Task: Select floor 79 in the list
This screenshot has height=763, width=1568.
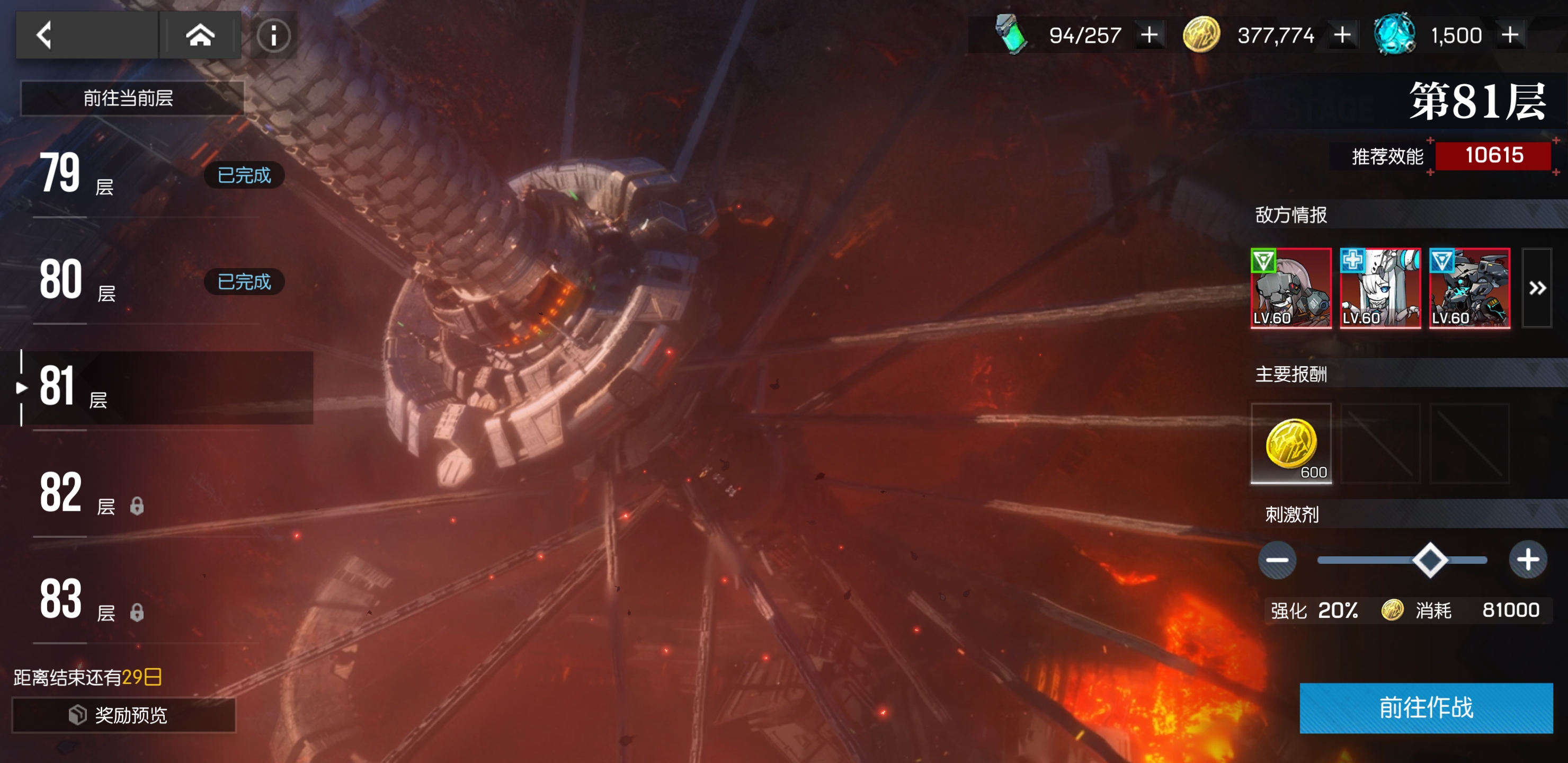Action: pyautogui.click(x=146, y=175)
